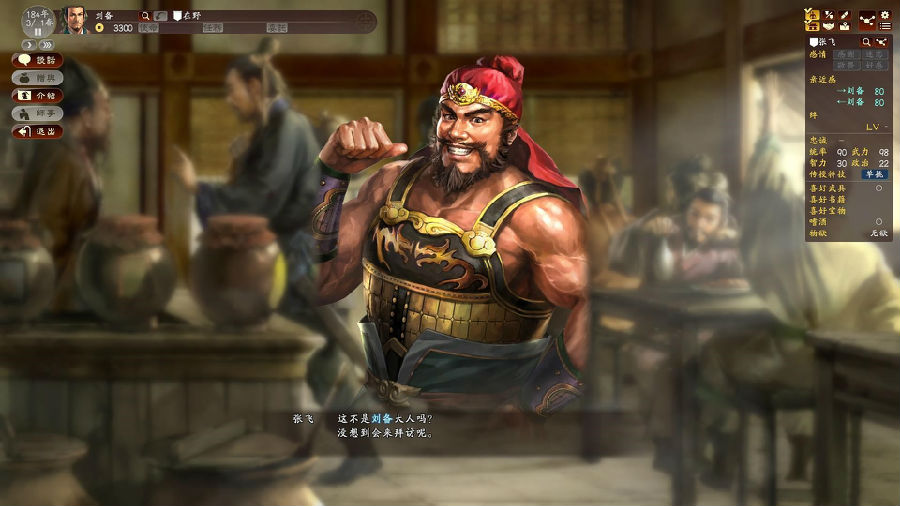This screenshot has width=900, height=506.
Task: Click the small network icon in 张飞's panel
Action: pyautogui.click(x=882, y=42)
